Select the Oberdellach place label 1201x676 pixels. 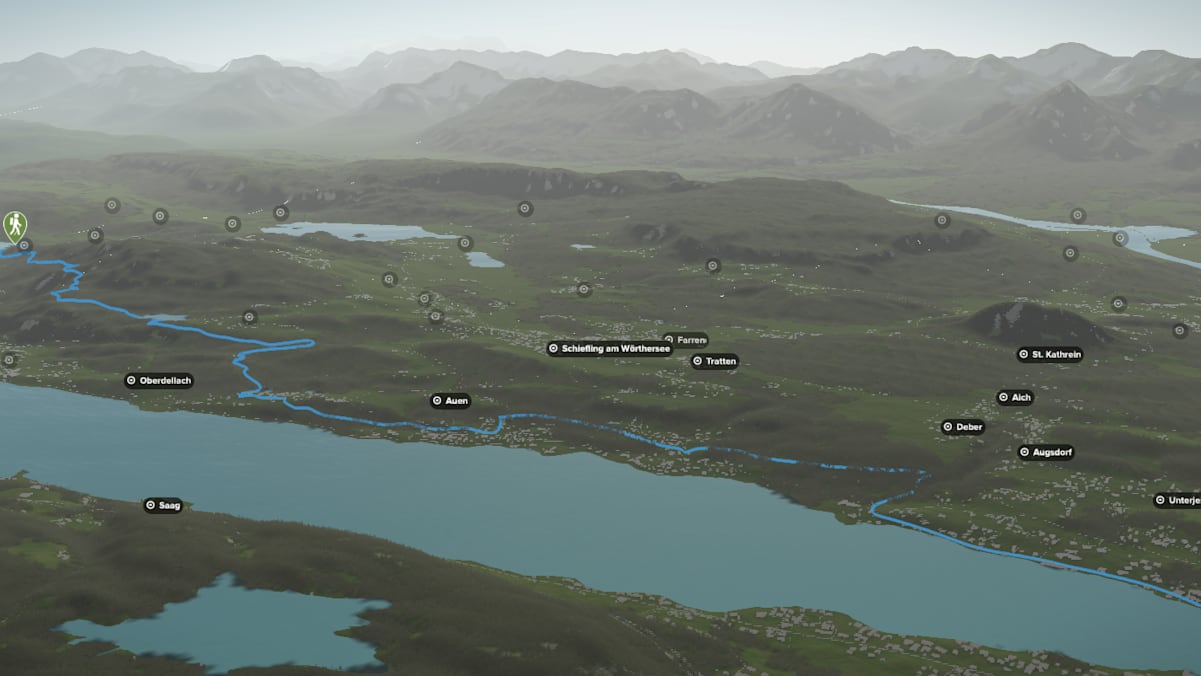159,380
